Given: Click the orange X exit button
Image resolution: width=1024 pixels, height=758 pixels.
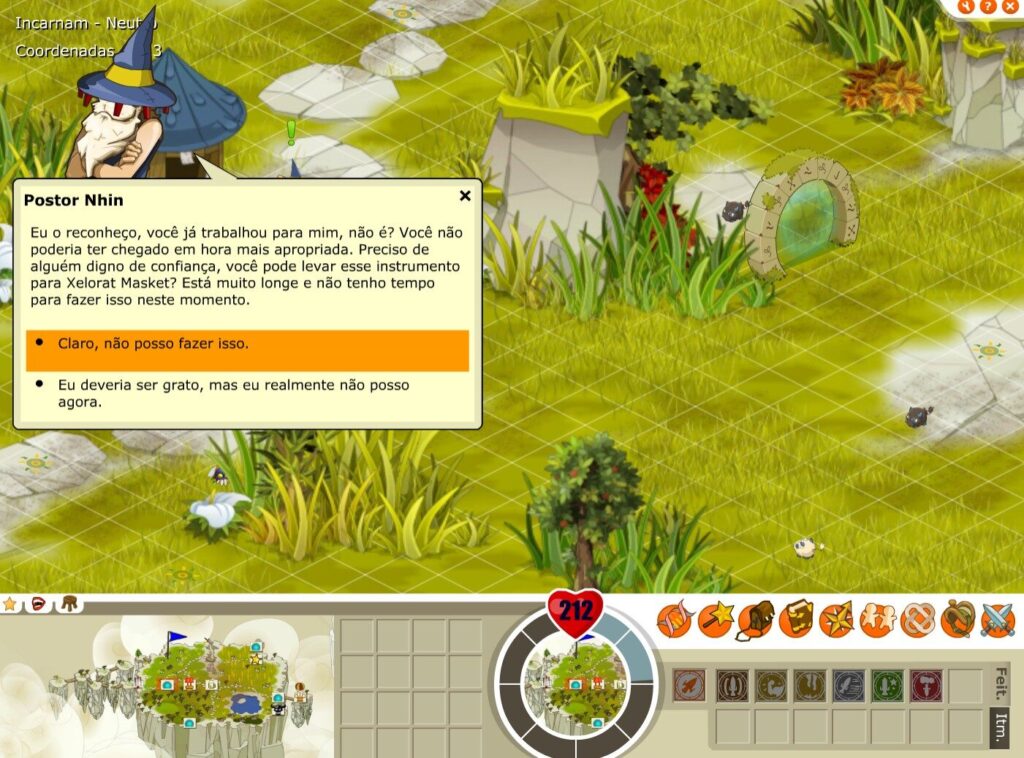Looking at the screenshot, I should click(1008, 6).
